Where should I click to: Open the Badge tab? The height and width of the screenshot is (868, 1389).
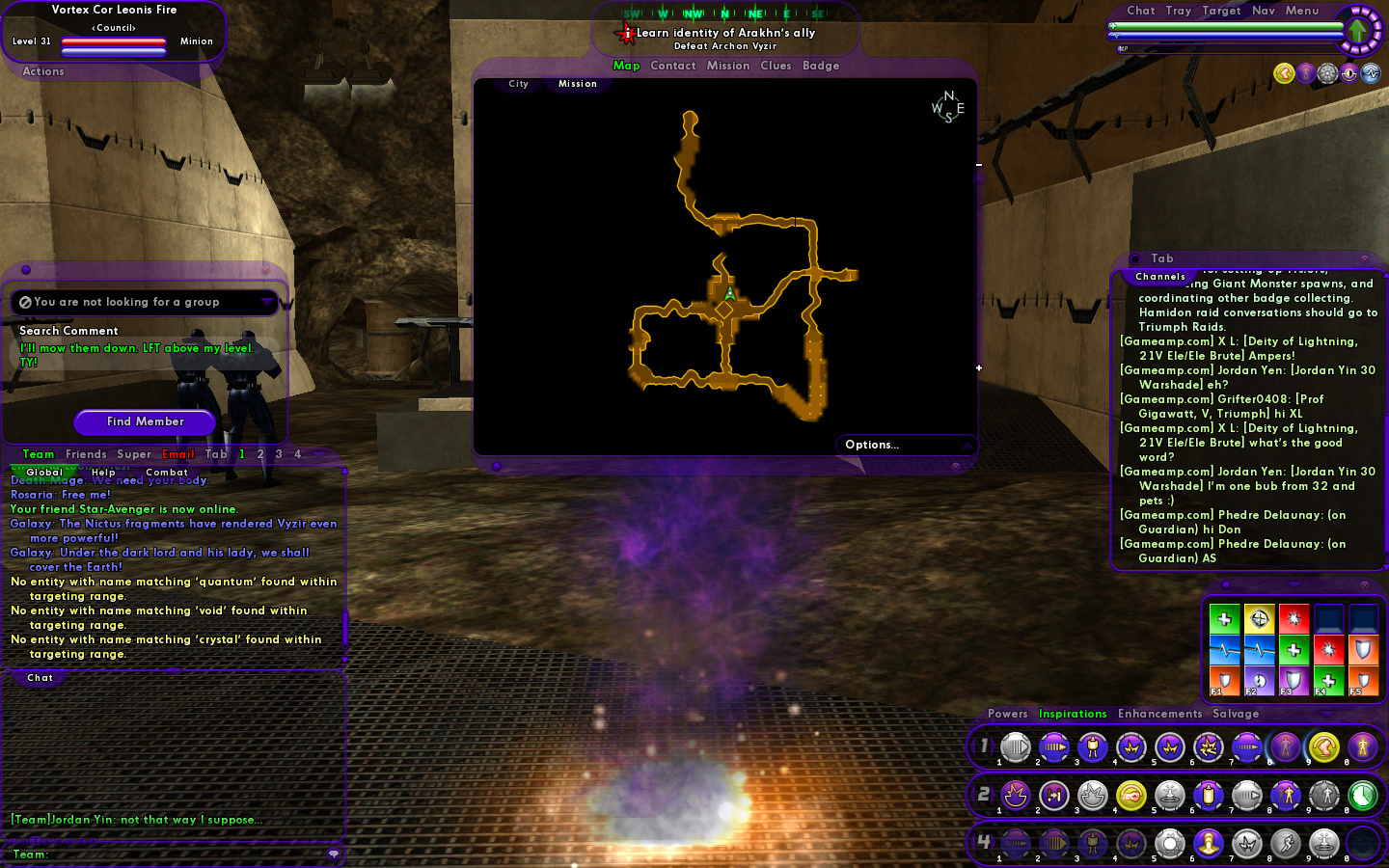click(x=821, y=66)
